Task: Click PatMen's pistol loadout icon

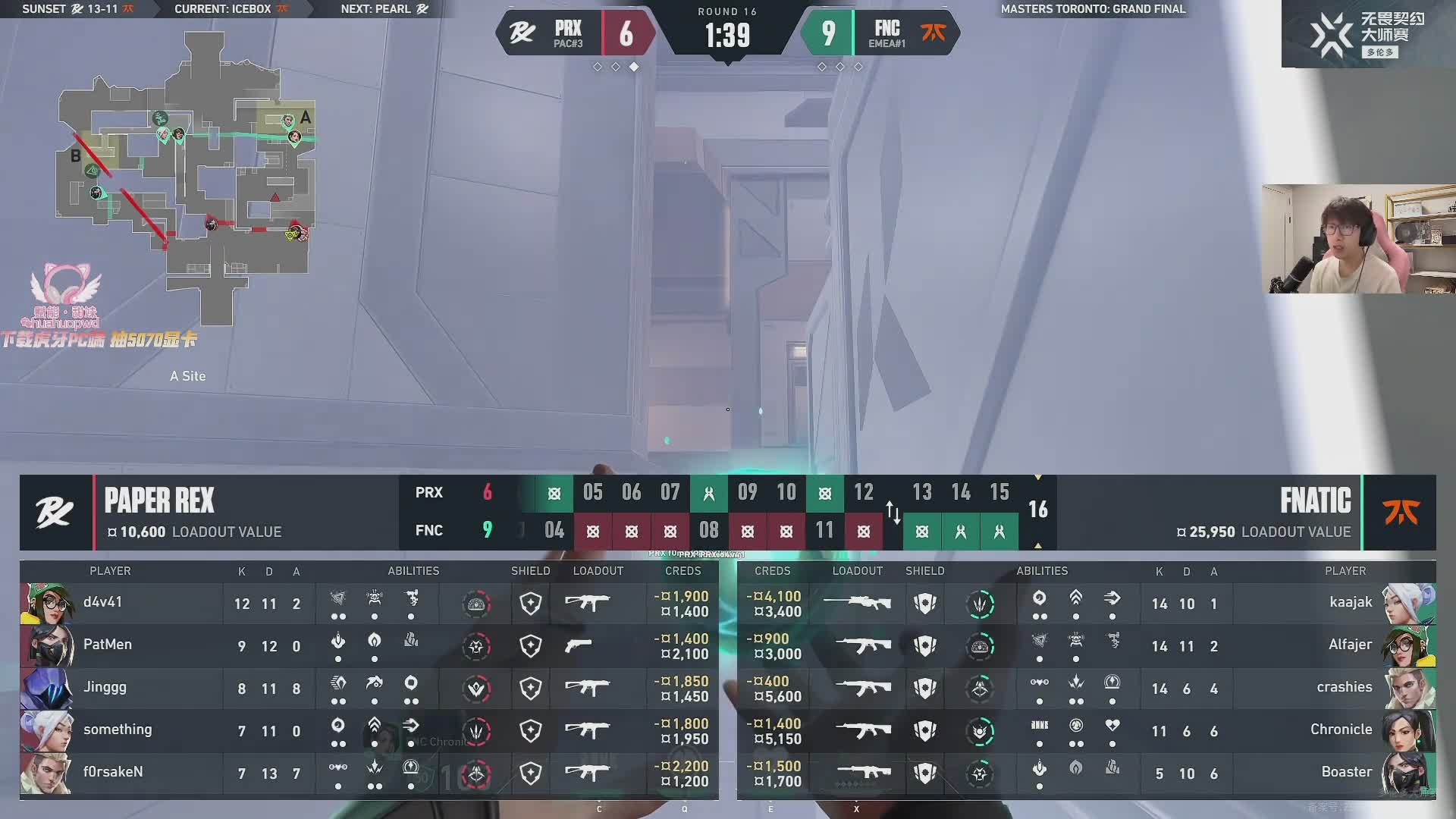Action: point(579,645)
